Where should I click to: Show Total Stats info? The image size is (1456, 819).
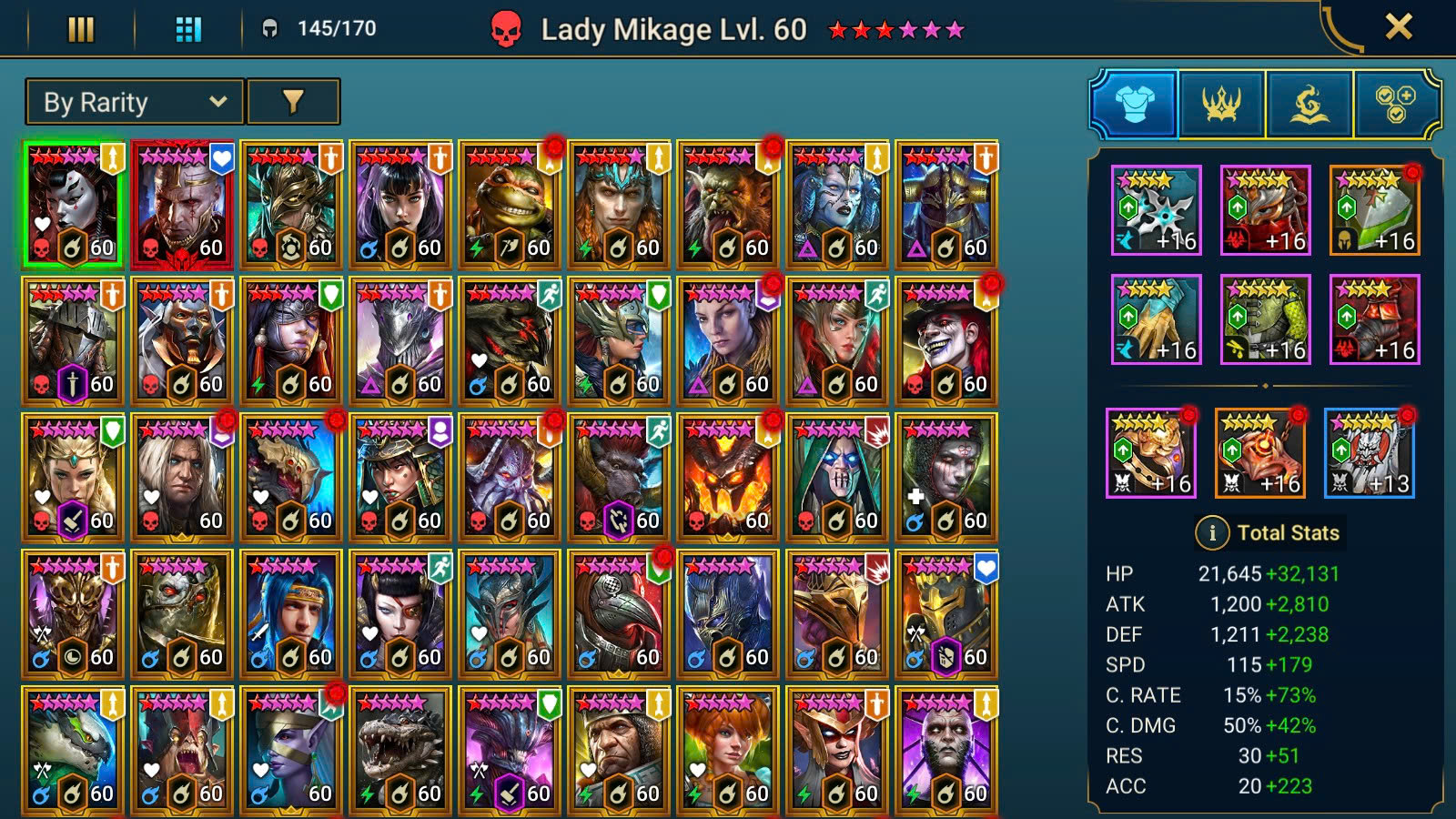pos(1212,533)
